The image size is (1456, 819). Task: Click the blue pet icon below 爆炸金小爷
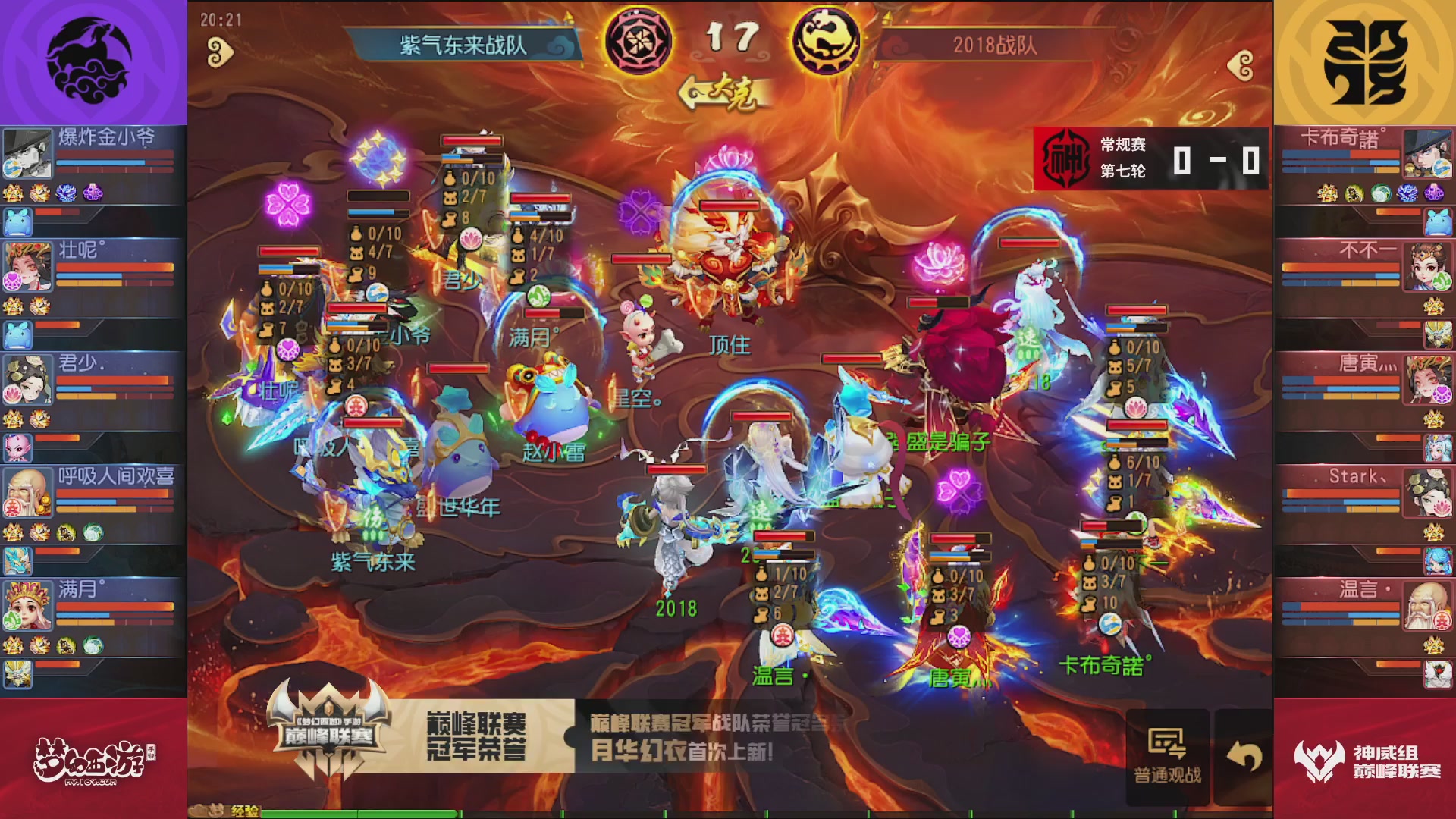tap(18, 221)
